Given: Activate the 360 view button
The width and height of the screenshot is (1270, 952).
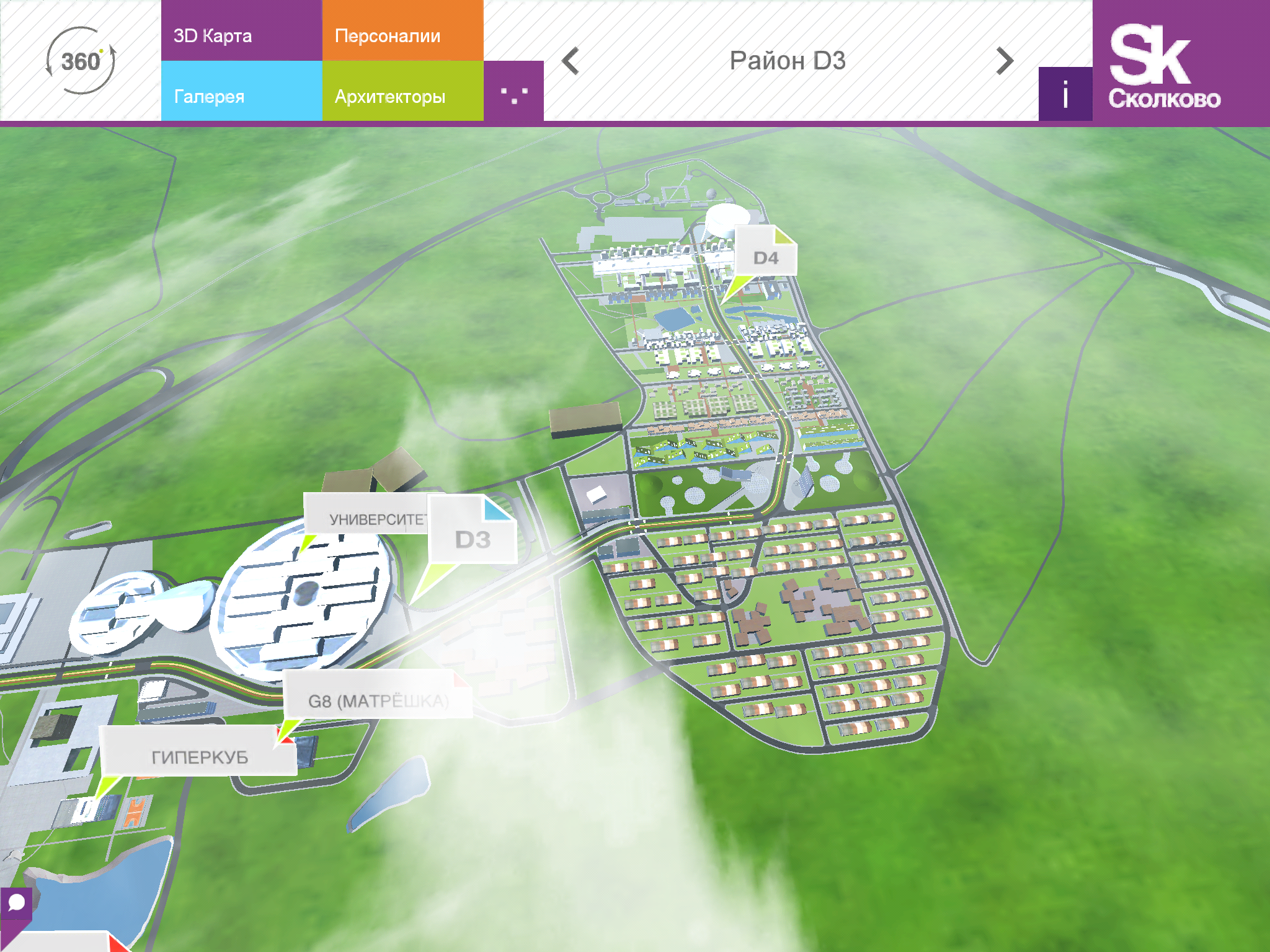Looking at the screenshot, I should 81,61.
